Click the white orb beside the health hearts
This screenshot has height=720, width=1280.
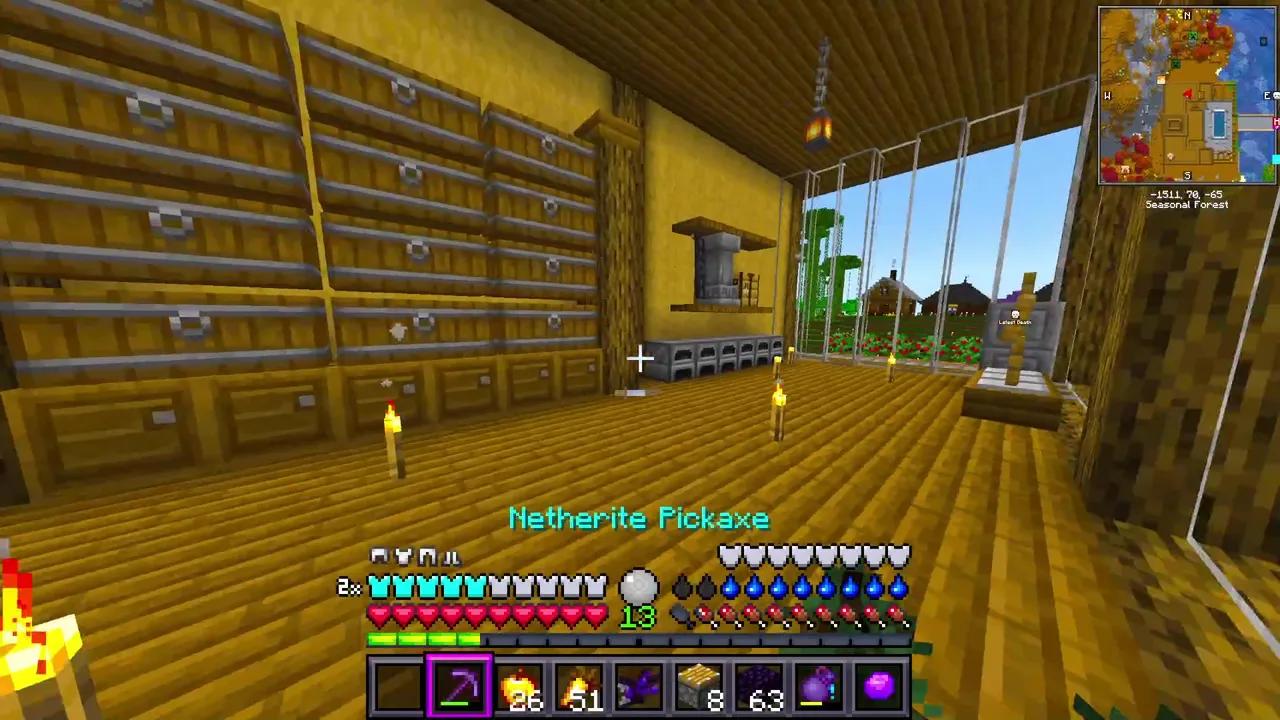[x=639, y=588]
